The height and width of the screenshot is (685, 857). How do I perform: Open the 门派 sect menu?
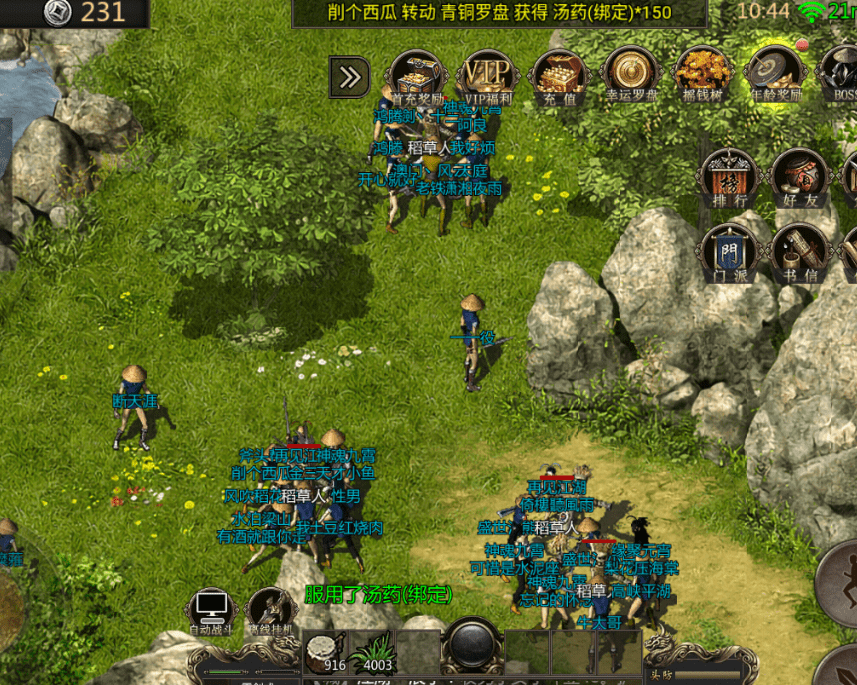pyautogui.click(x=727, y=251)
